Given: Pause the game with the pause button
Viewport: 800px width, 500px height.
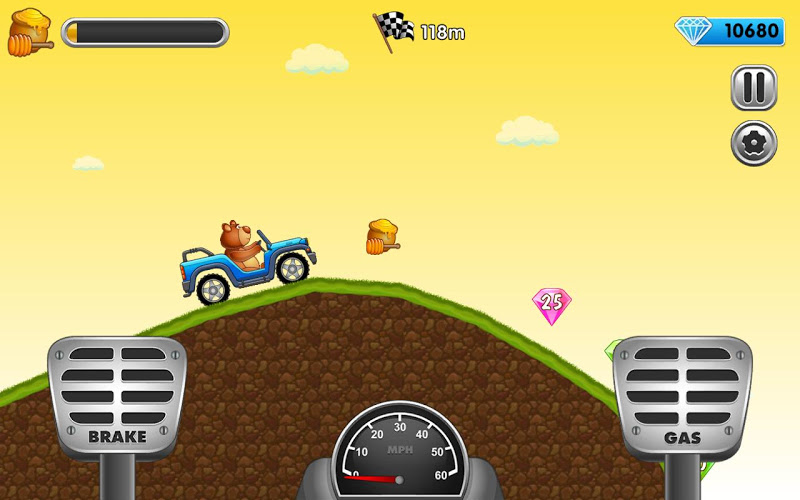Looking at the screenshot, I should (753, 88).
